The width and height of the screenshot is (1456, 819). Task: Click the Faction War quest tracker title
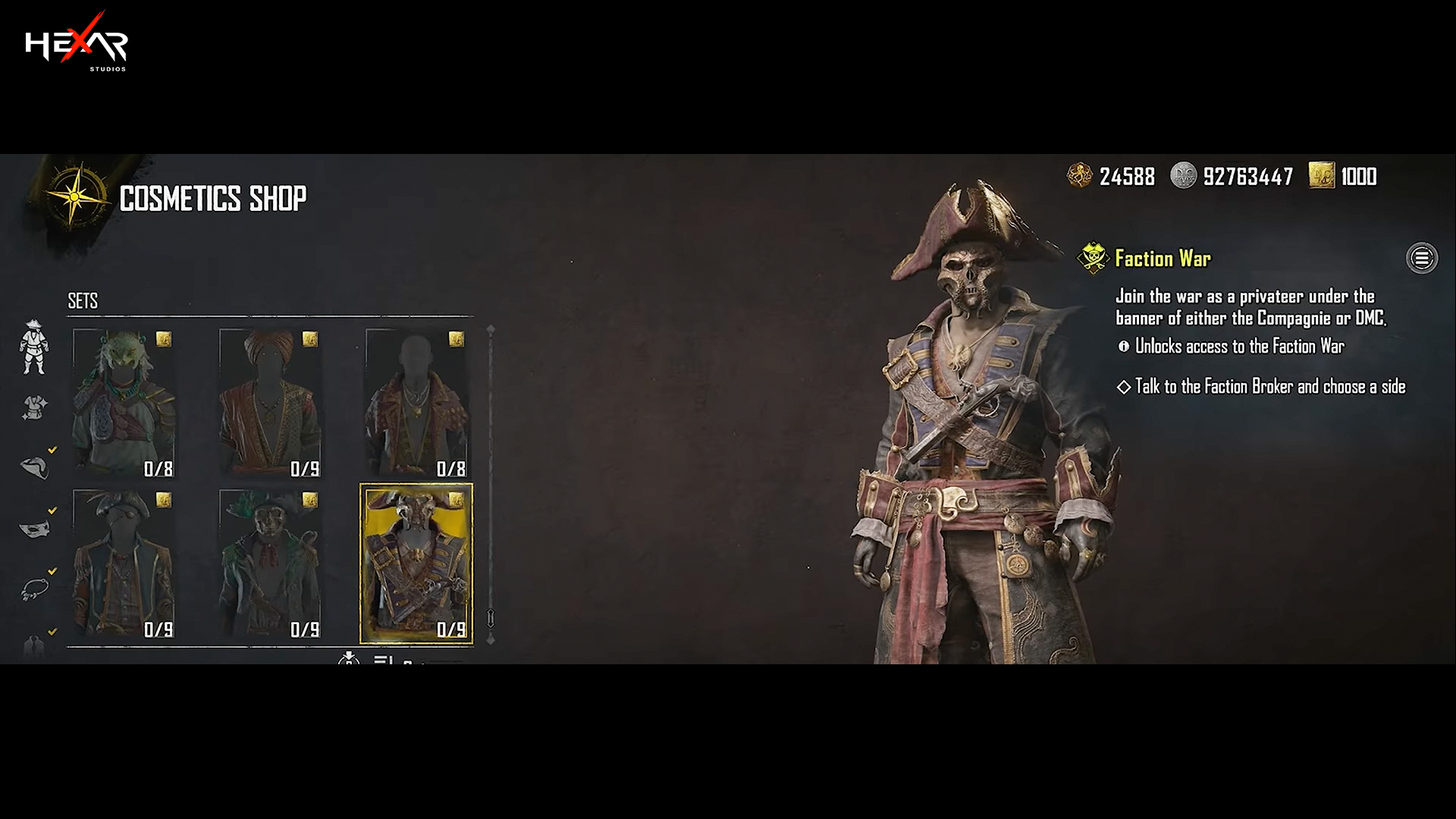[x=1163, y=259]
